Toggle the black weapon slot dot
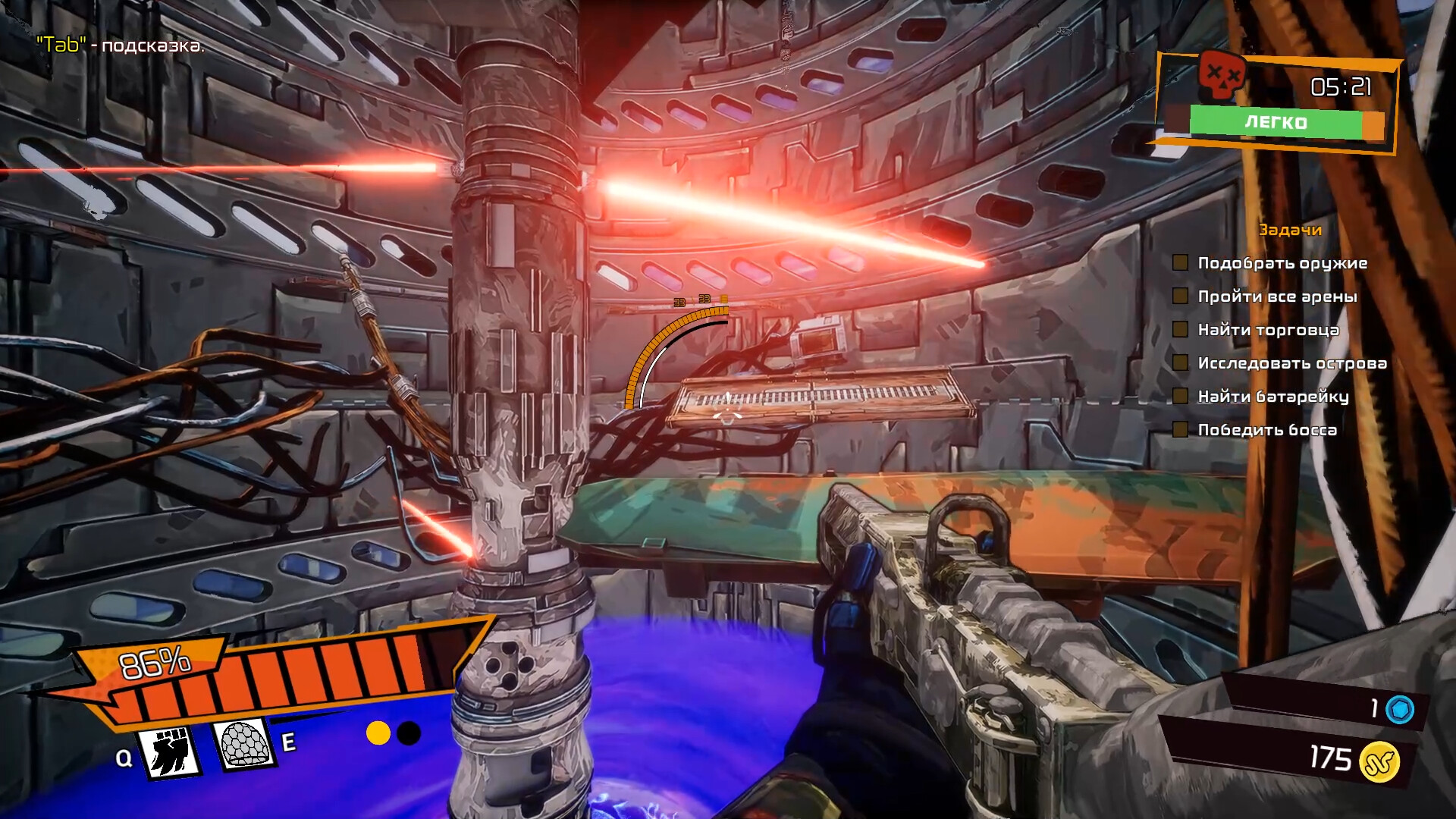The height and width of the screenshot is (819, 1456). (x=409, y=732)
